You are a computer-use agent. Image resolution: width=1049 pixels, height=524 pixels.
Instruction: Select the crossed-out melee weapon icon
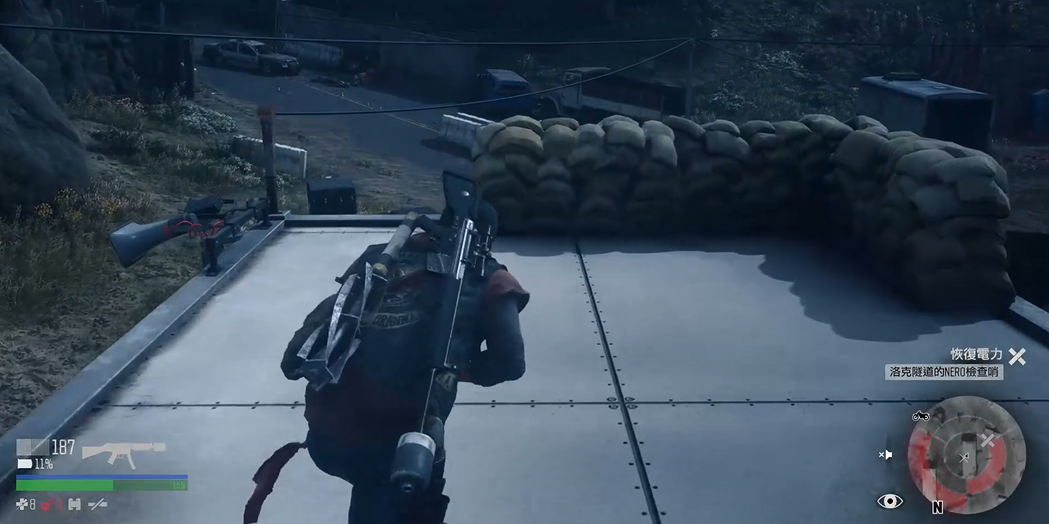(x=98, y=505)
